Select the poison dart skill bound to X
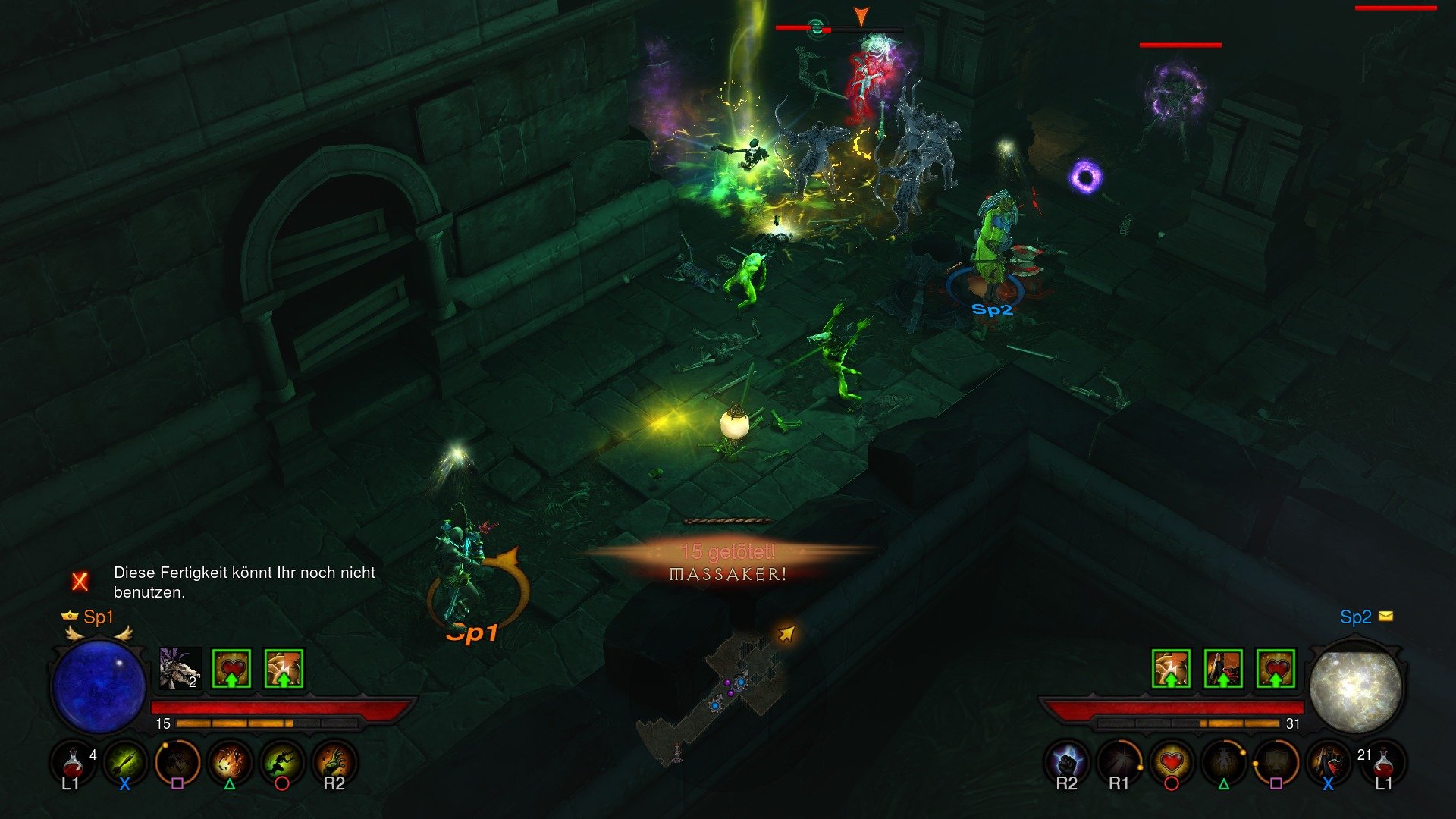The image size is (1456, 819). tap(126, 764)
